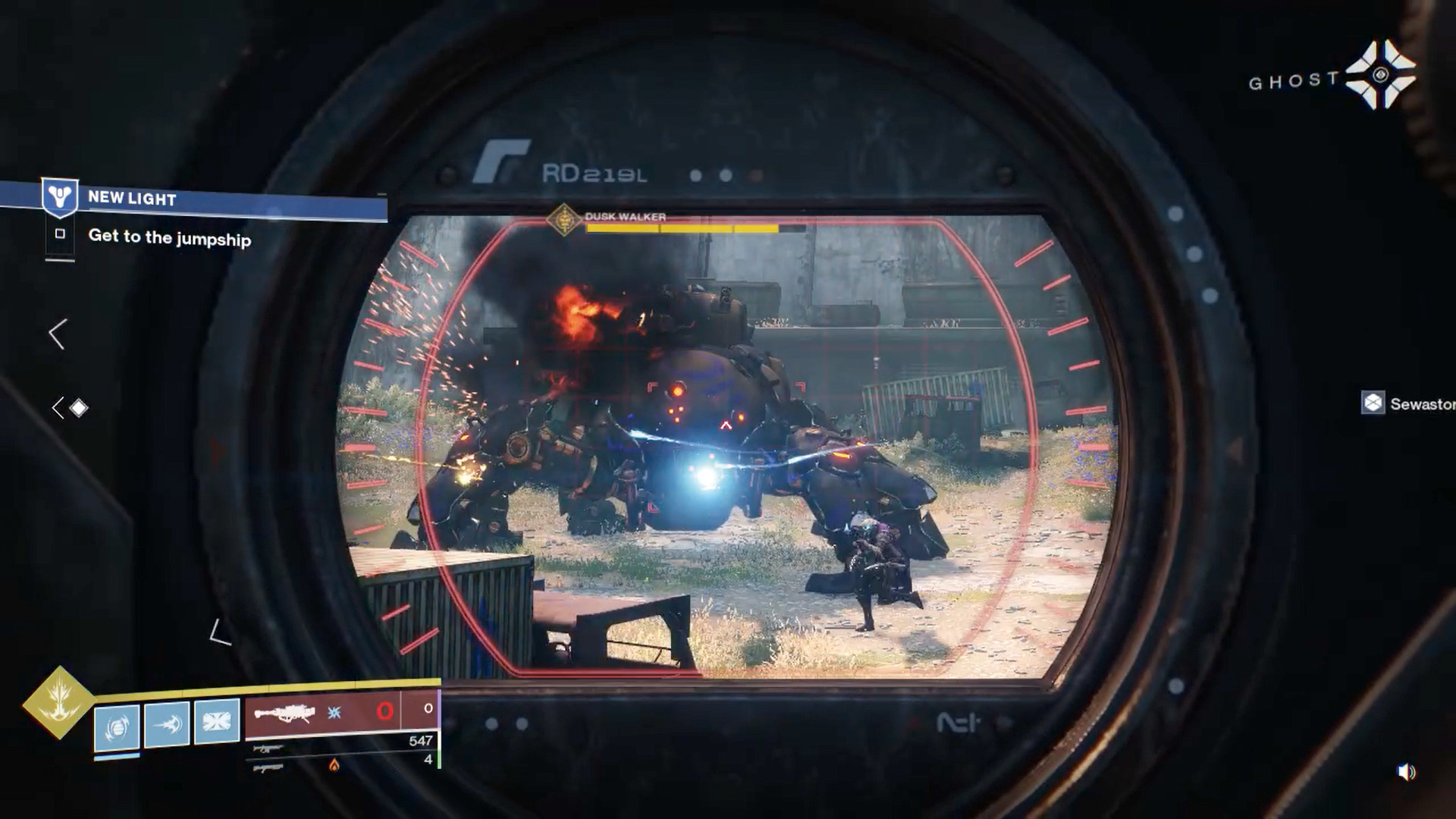Toggle the speaker volume icon
1456x819 pixels.
1406,772
